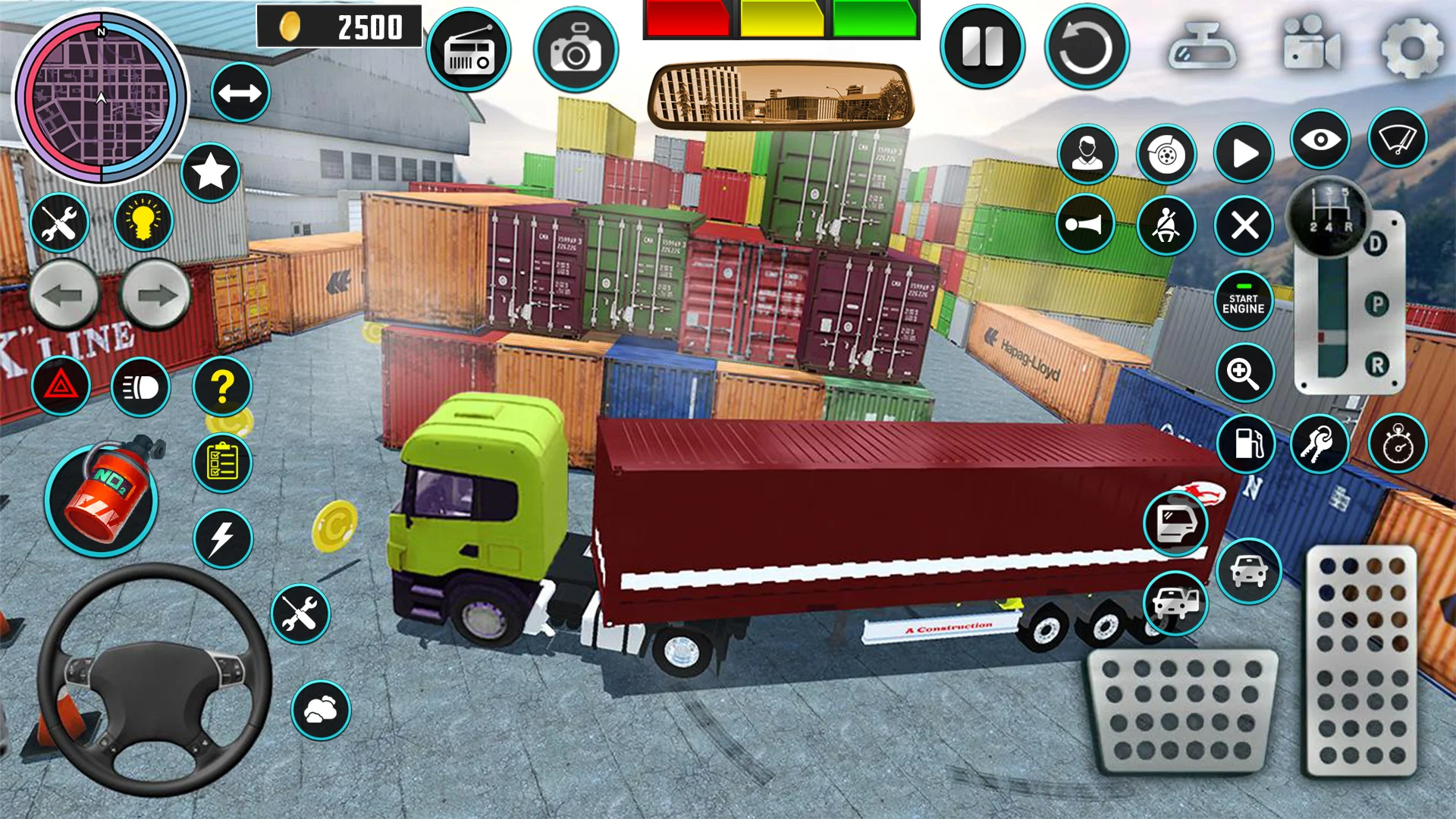Turn on the hazard triangle lights
Viewport: 1456px width, 819px height.
click(61, 387)
